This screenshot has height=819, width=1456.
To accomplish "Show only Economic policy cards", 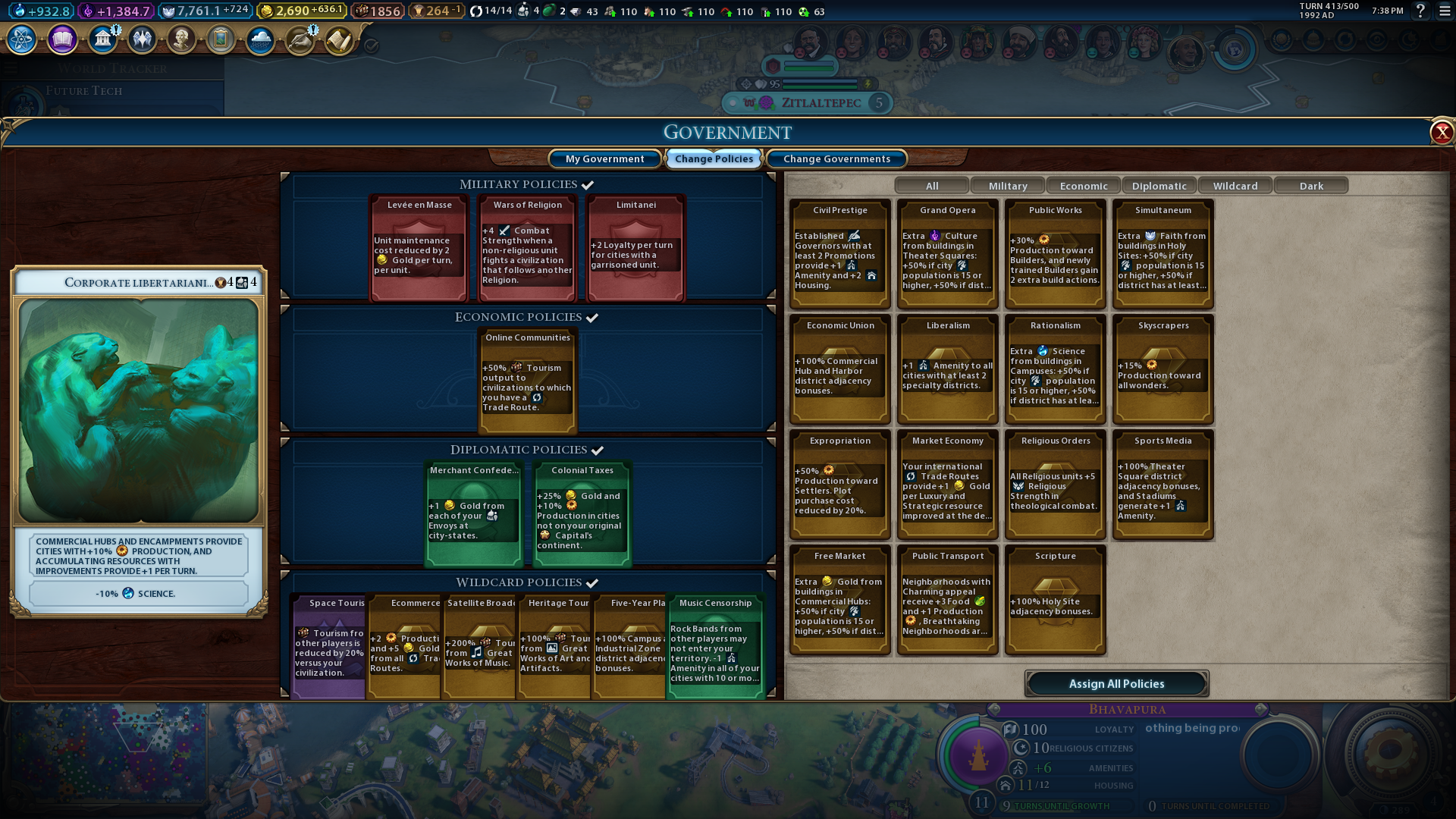I will click(1083, 186).
